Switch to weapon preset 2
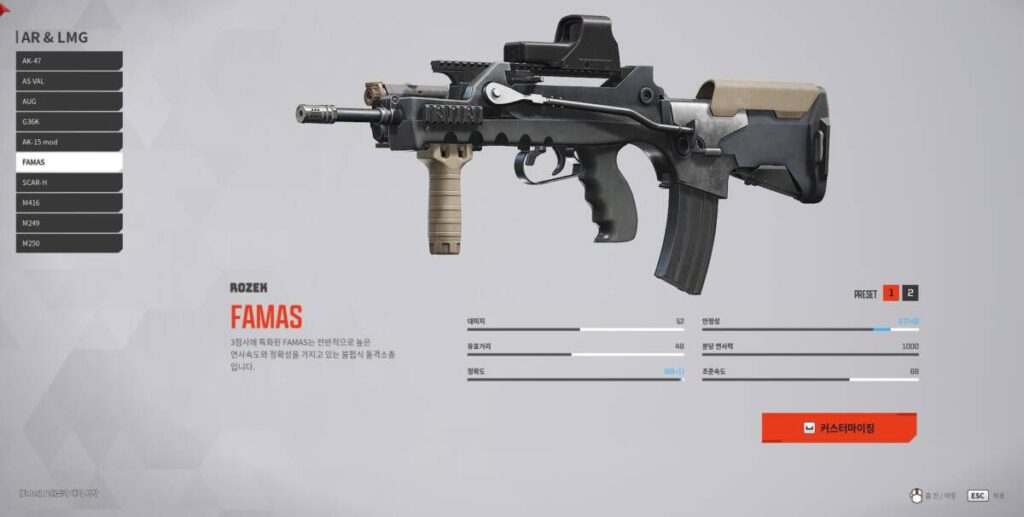This screenshot has width=1024, height=517. click(x=910, y=293)
